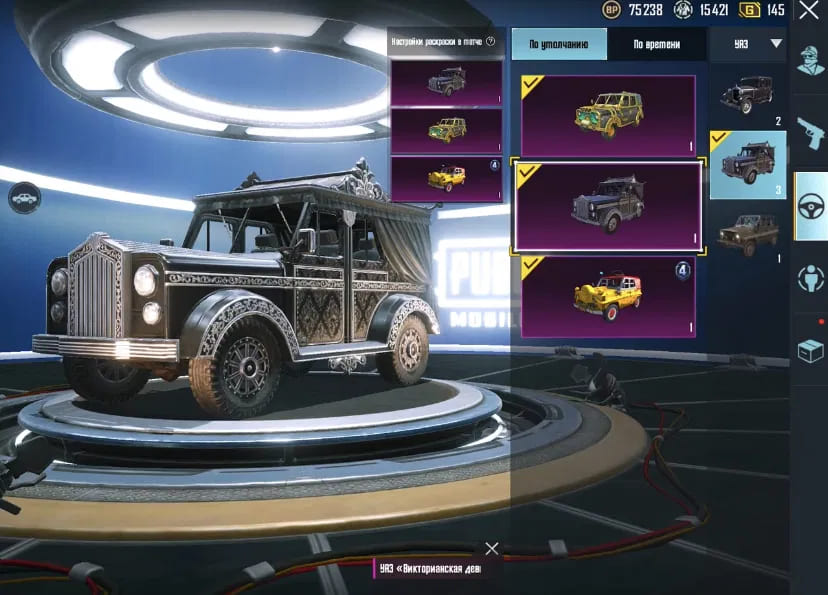This screenshot has height=595, width=828.
Task: Select the yellow-green UAZ skin card
Action: (608, 116)
